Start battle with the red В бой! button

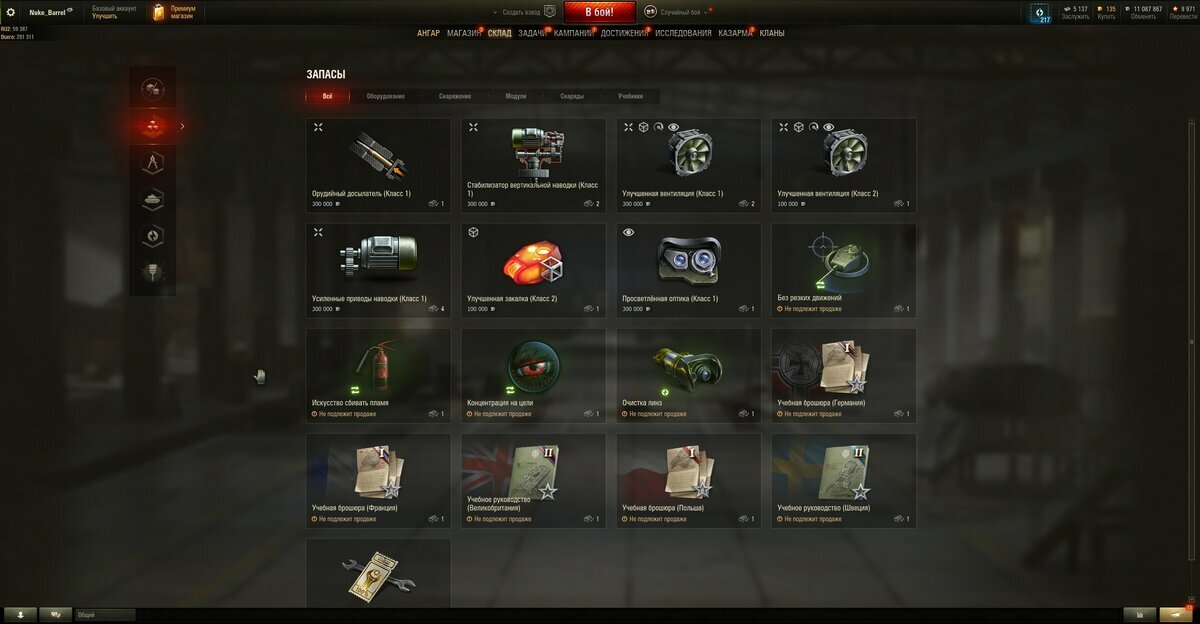[600, 12]
